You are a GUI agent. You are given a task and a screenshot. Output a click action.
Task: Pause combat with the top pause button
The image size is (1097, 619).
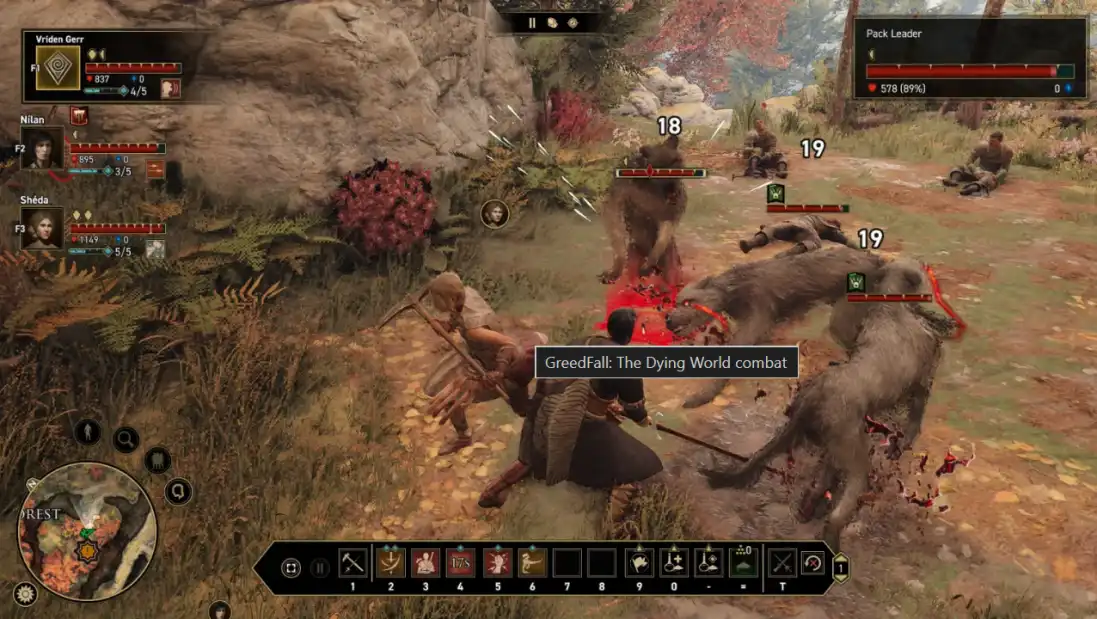(532, 23)
